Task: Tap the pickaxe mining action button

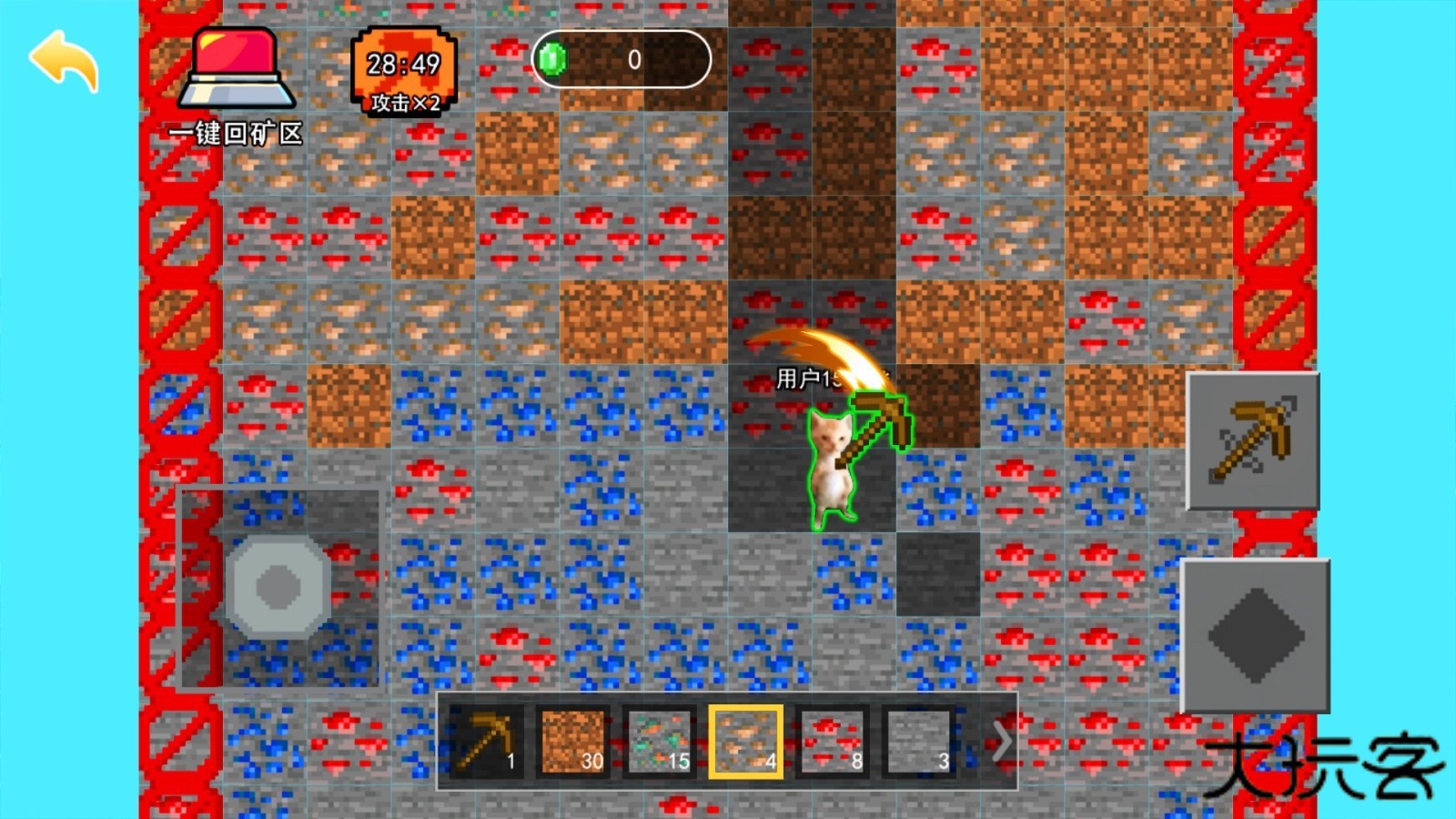Action: click(x=1253, y=441)
